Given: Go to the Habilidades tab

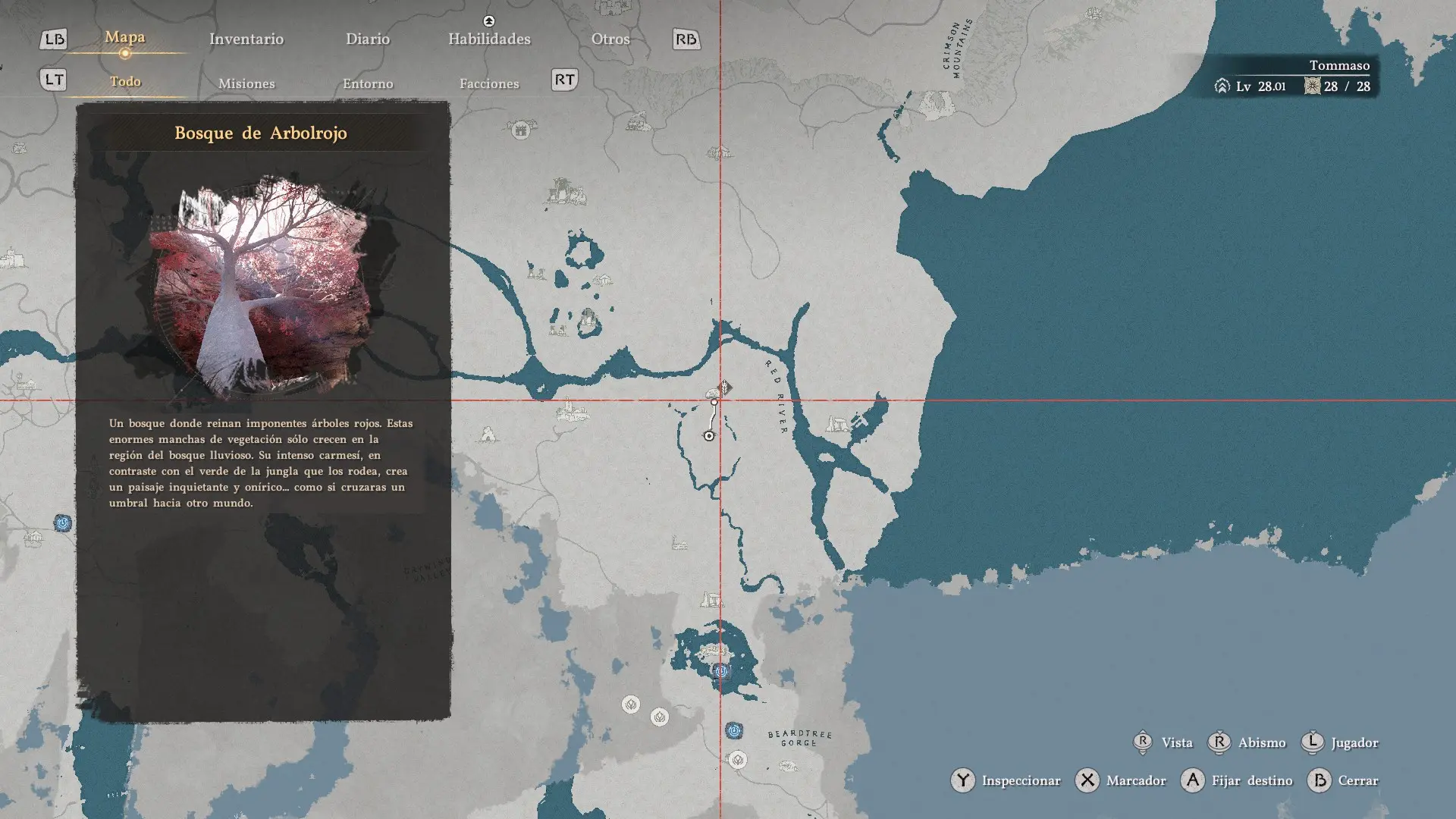Looking at the screenshot, I should point(489,39).
